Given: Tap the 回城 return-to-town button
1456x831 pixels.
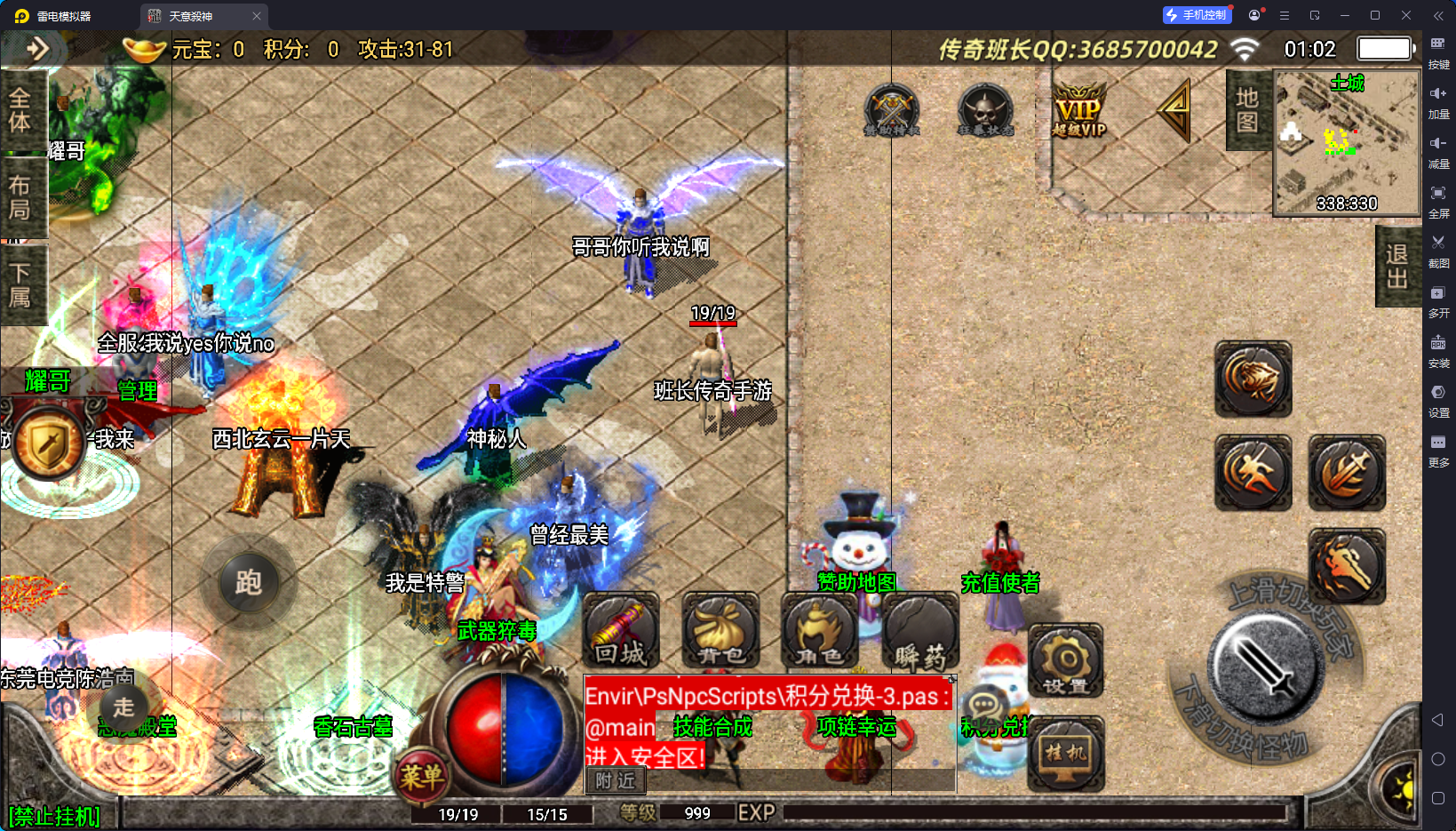Looking at the screenshot, I should 620,631.
